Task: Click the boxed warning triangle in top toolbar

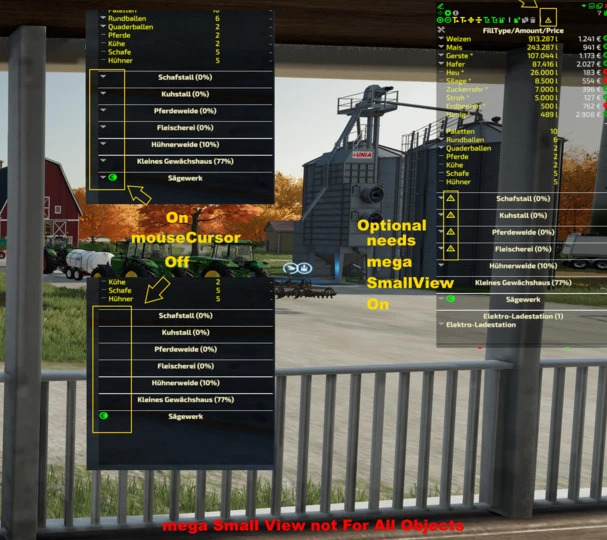Action: click(548, 19)
